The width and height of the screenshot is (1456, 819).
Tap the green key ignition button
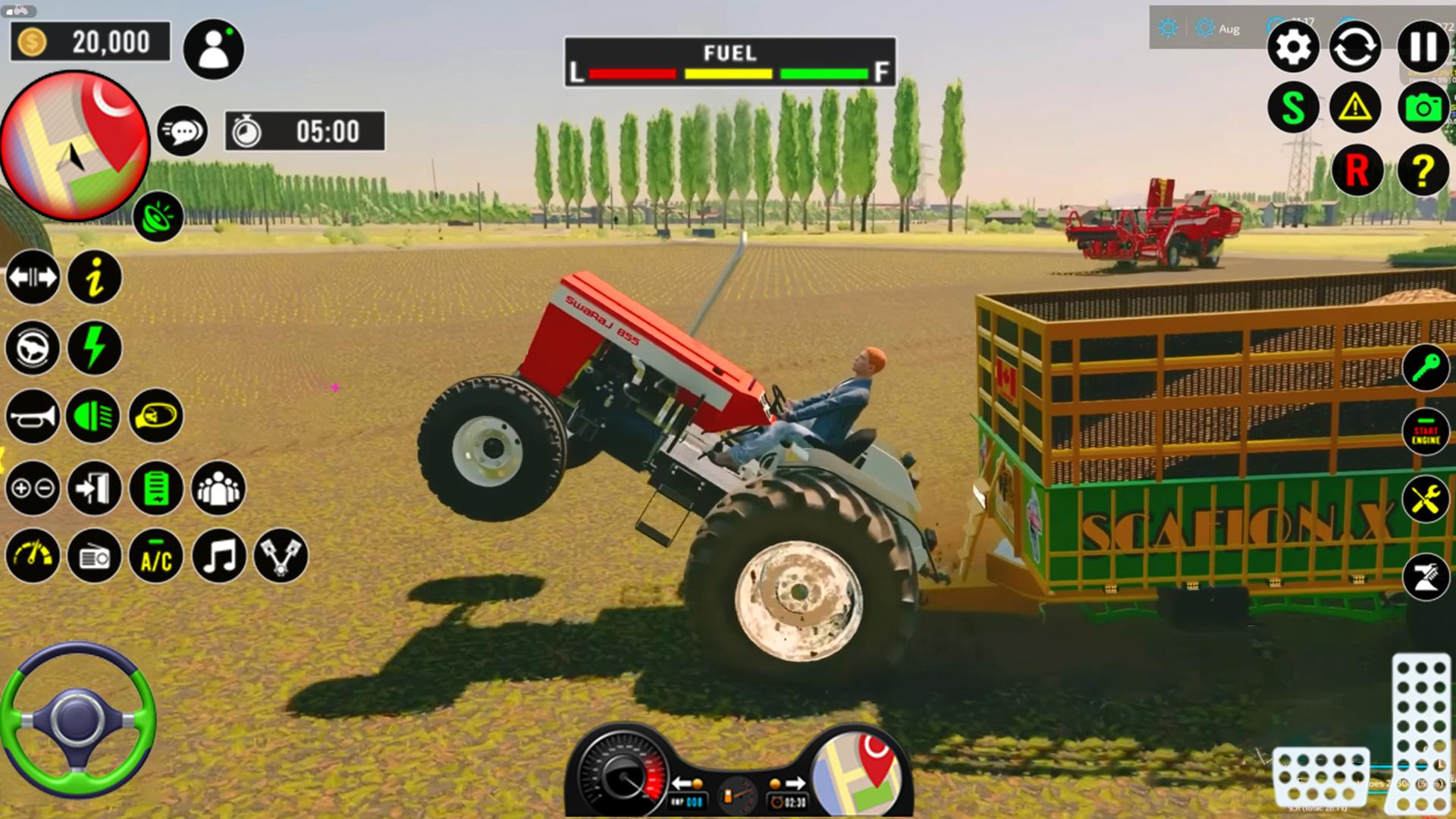tap(1426, 368)
